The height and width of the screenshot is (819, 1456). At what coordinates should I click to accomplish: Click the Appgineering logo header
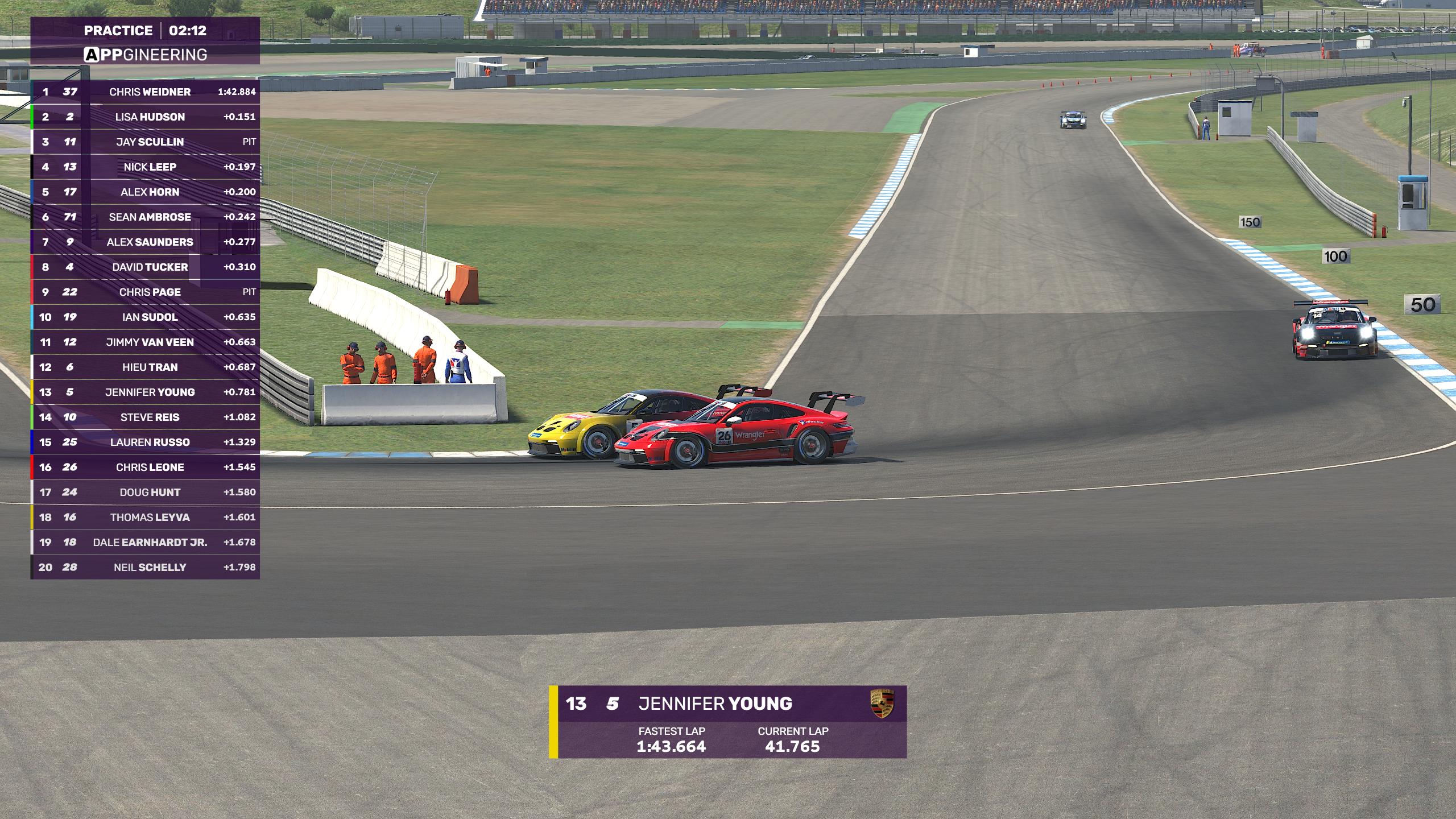pyautogui.click(x=146, y=55)
